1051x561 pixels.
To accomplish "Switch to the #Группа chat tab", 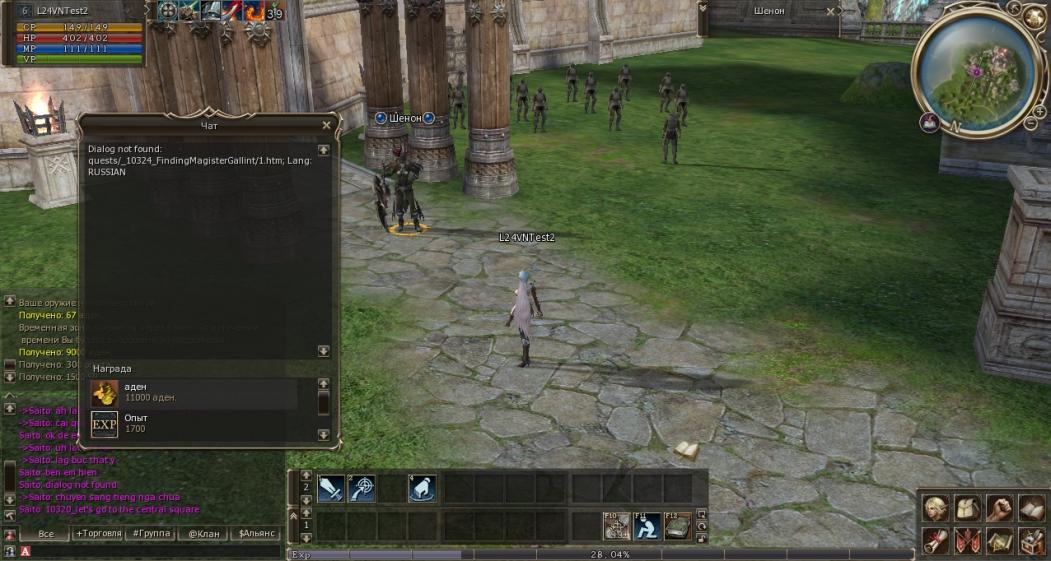I will pyautogui.click(x=154, y=534).
